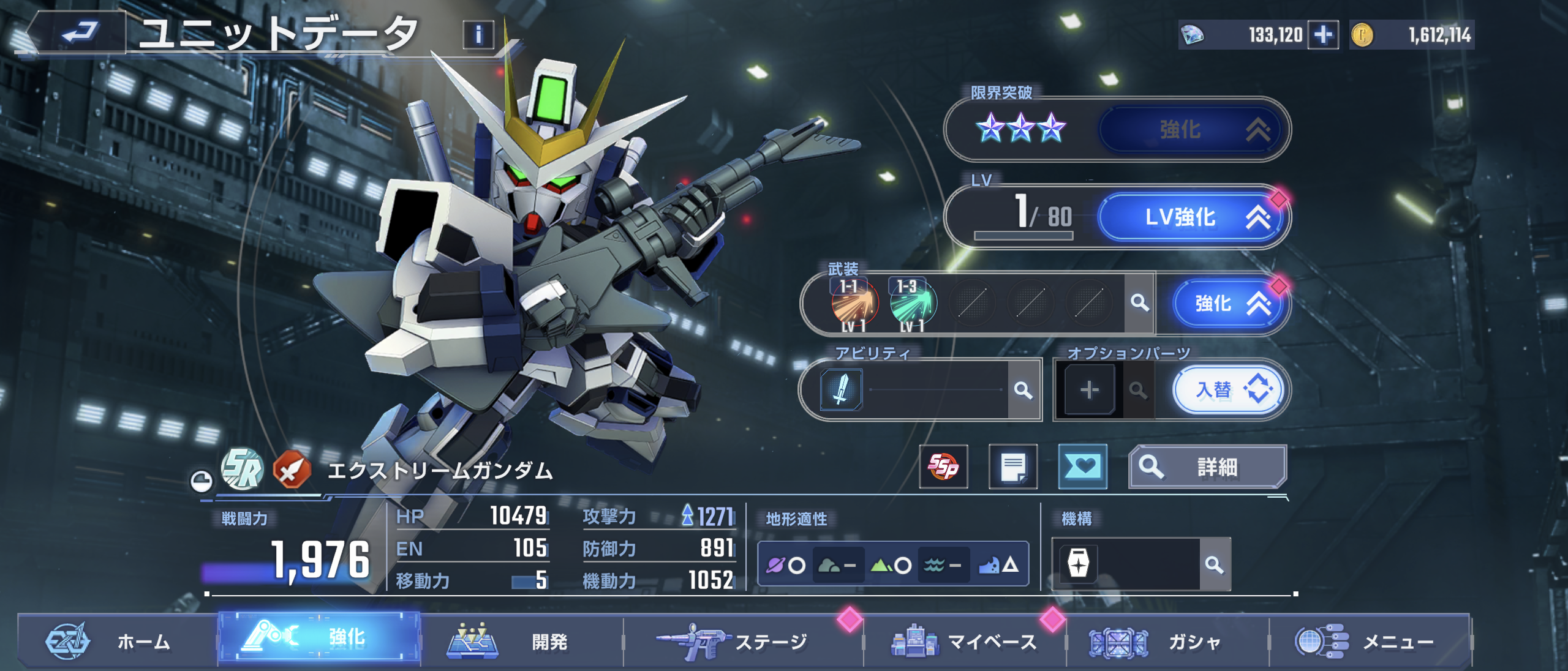Screen dimensions: 1568x671
Task: Go back with the return arrow button
Action: click(x=80, y=32)
